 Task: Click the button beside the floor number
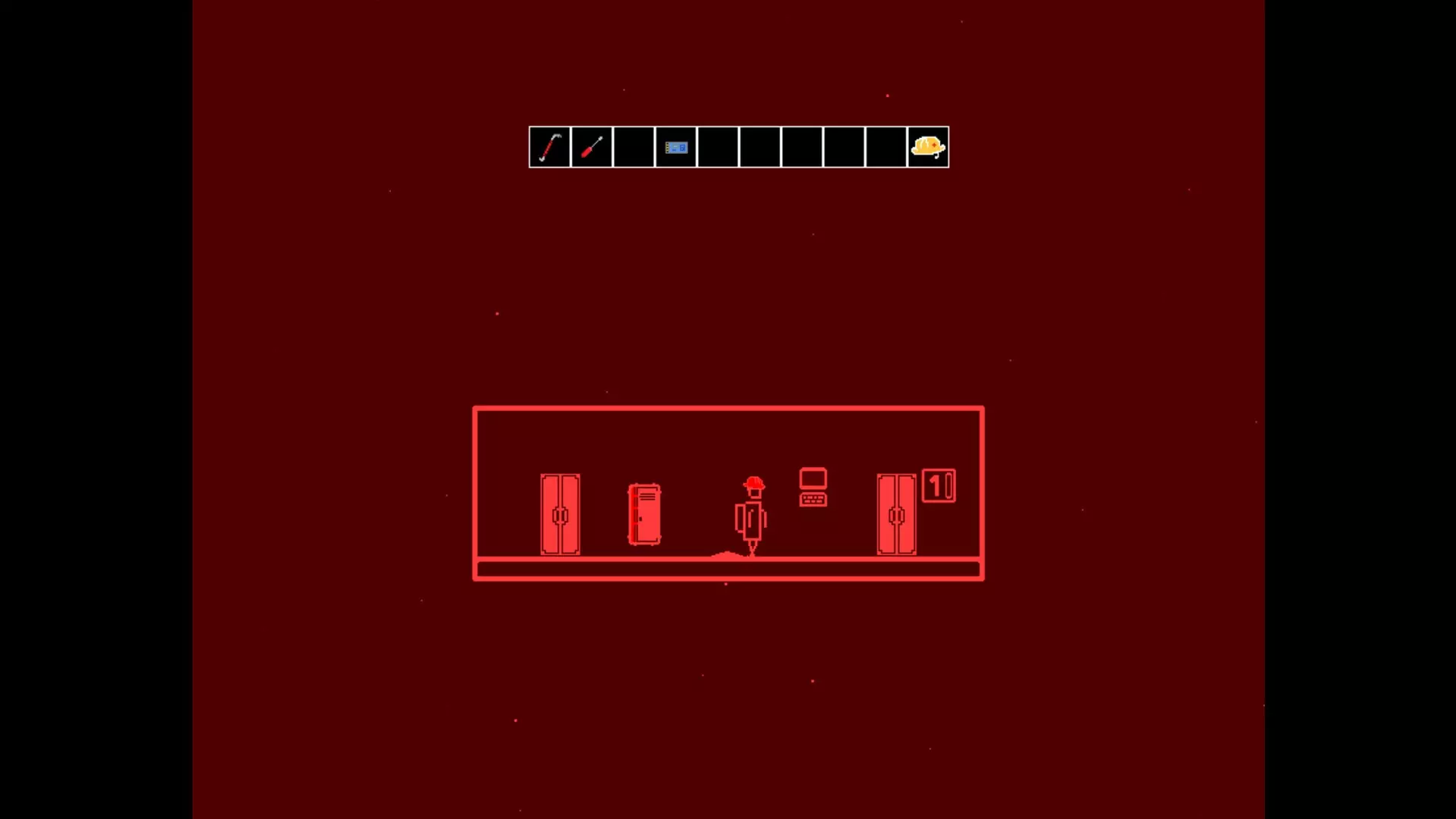click(949, 486)
